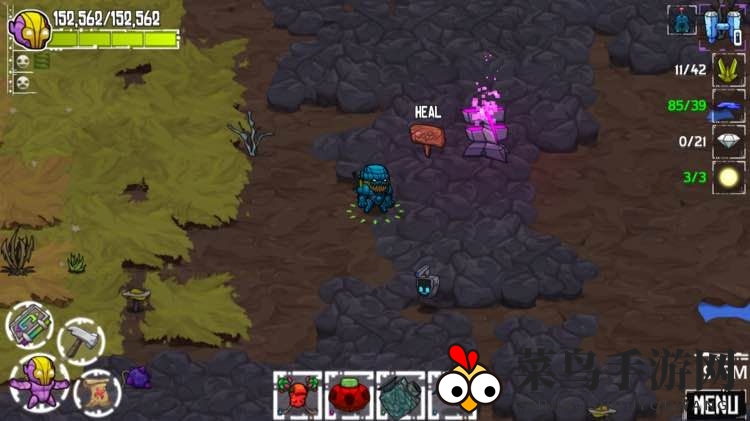Screen dimensions: 750x421
Task: Select the teal jar hotbar slot
Action: 400,396
